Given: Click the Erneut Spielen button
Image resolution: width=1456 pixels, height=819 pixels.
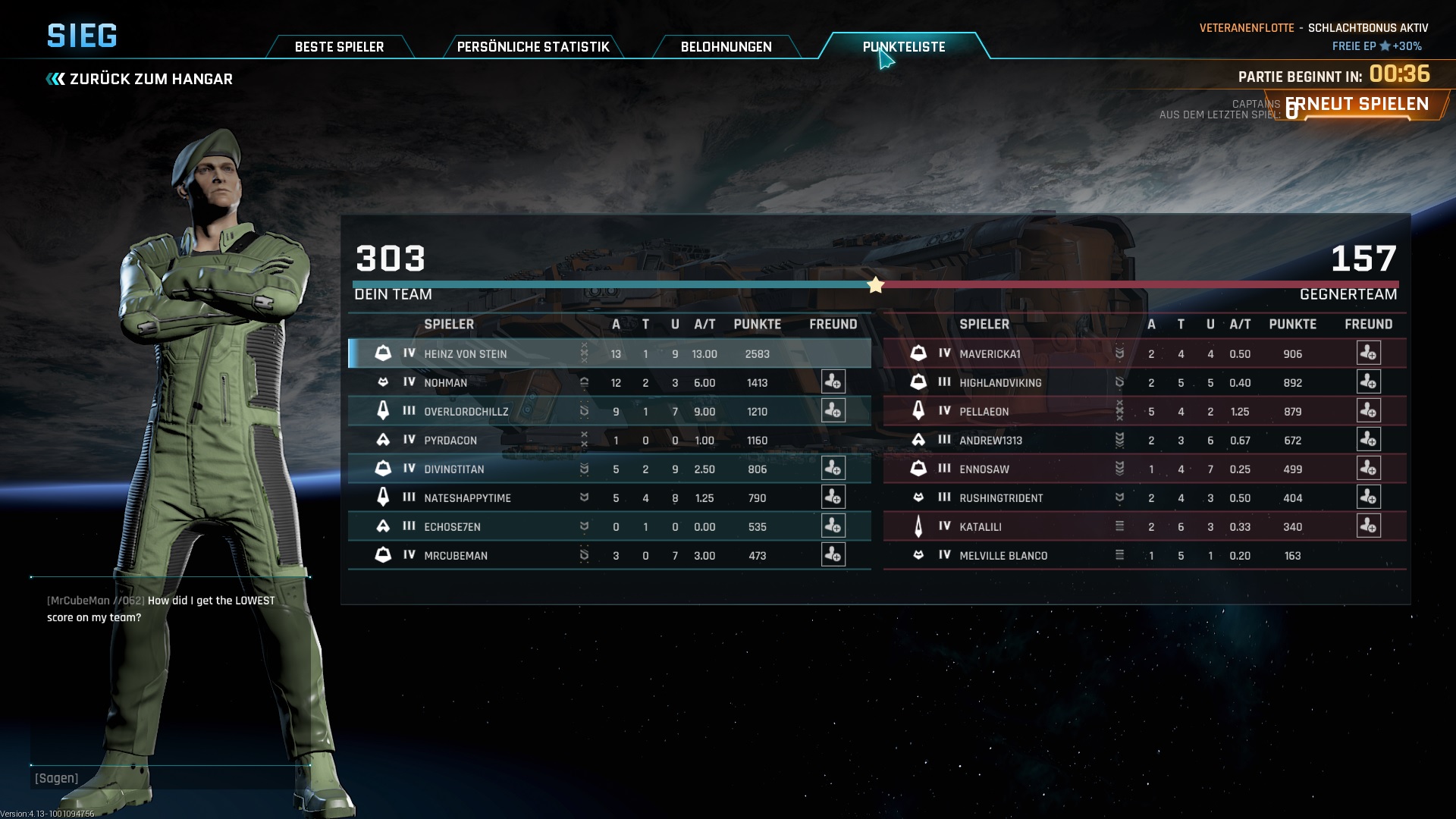Looking at the screenshot, I should tap(1357, 105).
